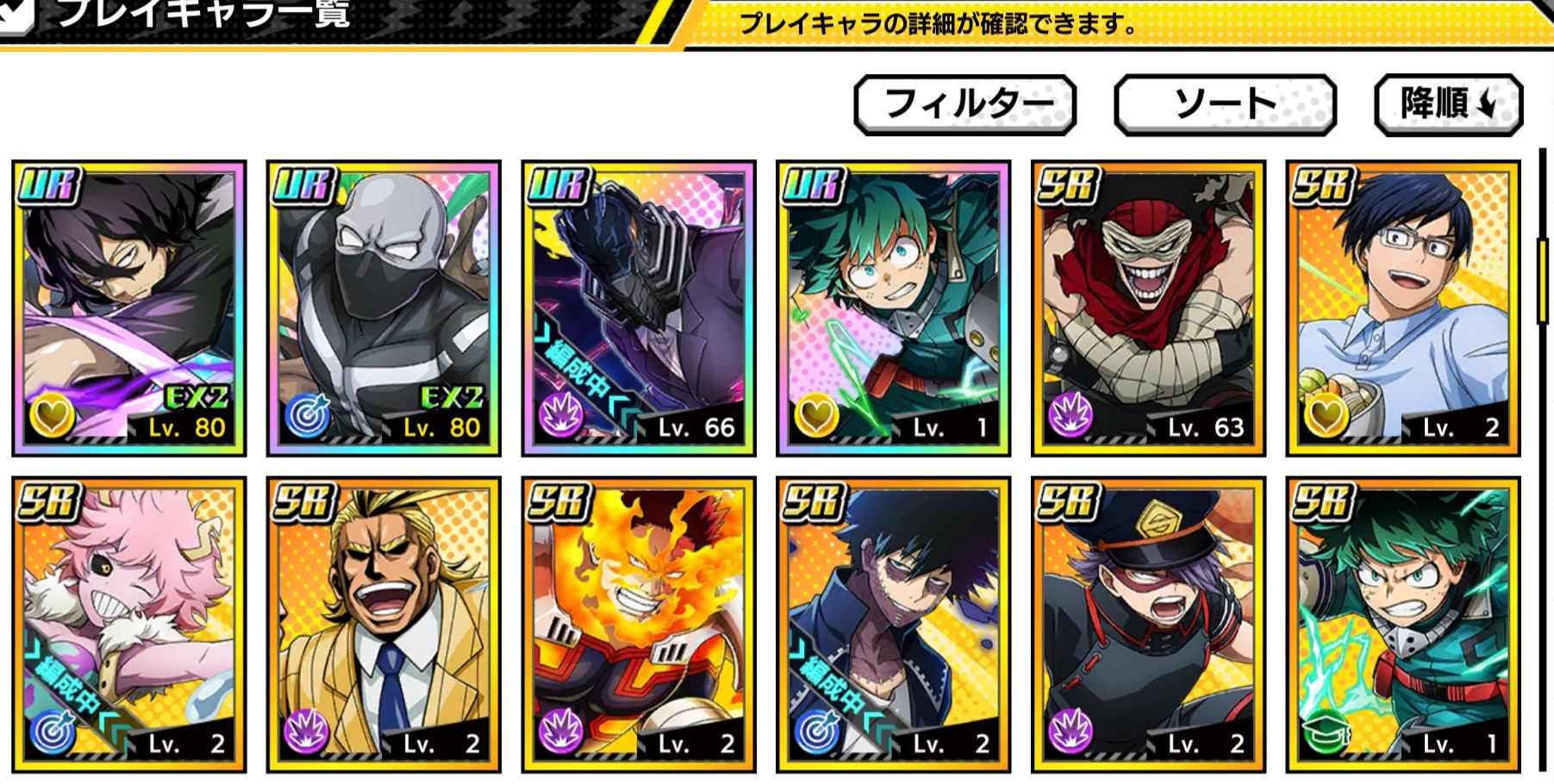Viewport: 1554px width, 784px height.
Task: Select SR Iida card with glasses
Action: tap(1403, 308)
